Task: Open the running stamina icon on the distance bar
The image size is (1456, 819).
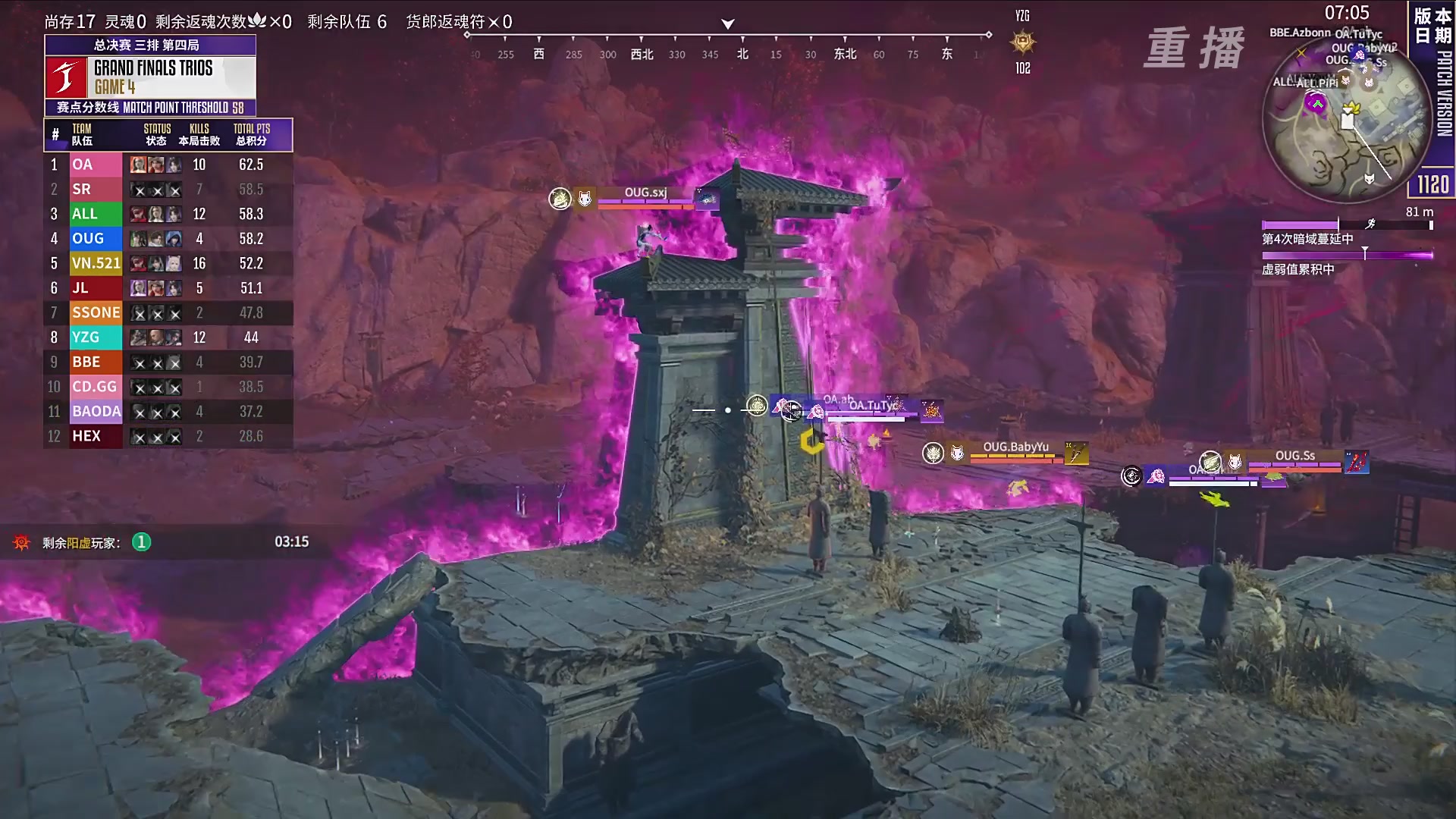Action: coord(1371,224)
